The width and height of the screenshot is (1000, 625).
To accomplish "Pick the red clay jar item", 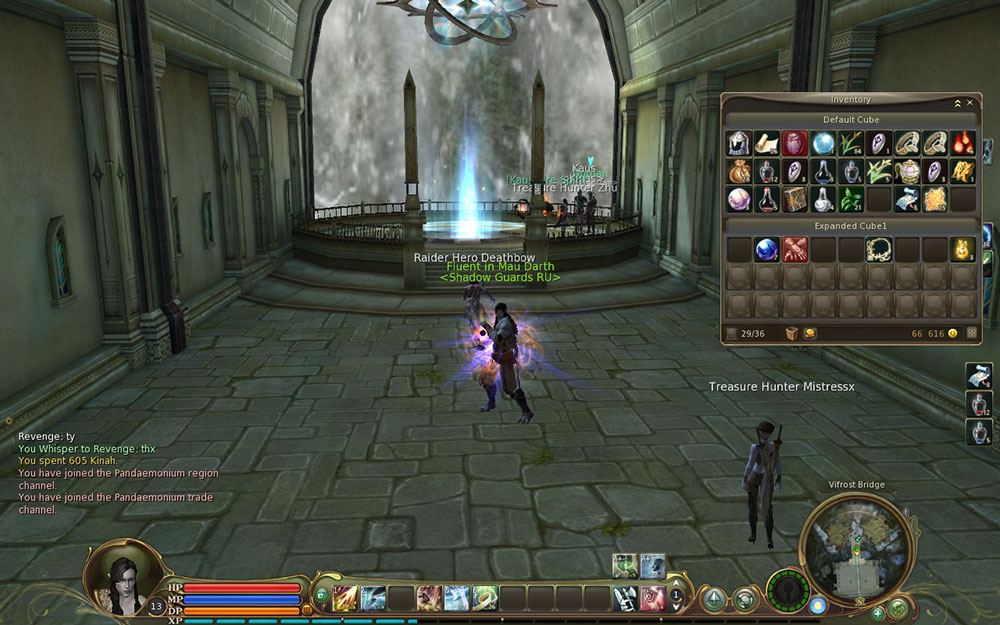I will click(x=795, y=143).
